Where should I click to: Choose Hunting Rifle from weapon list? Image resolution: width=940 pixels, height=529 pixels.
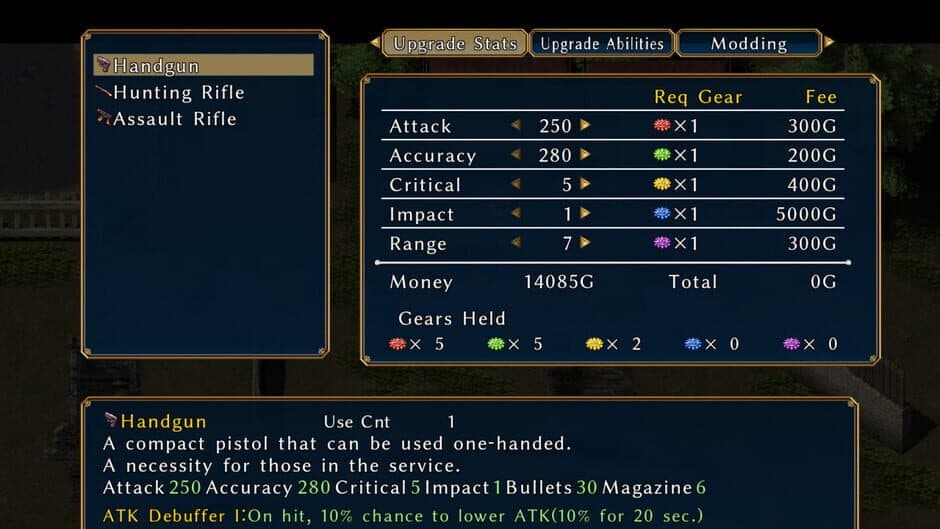point(178,92)
